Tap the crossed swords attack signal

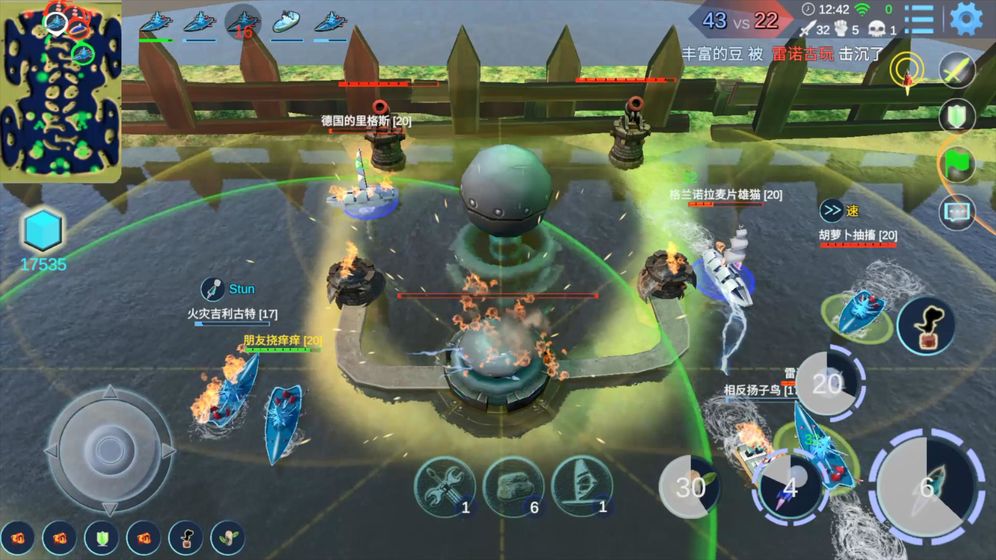(x=957, y=70)
